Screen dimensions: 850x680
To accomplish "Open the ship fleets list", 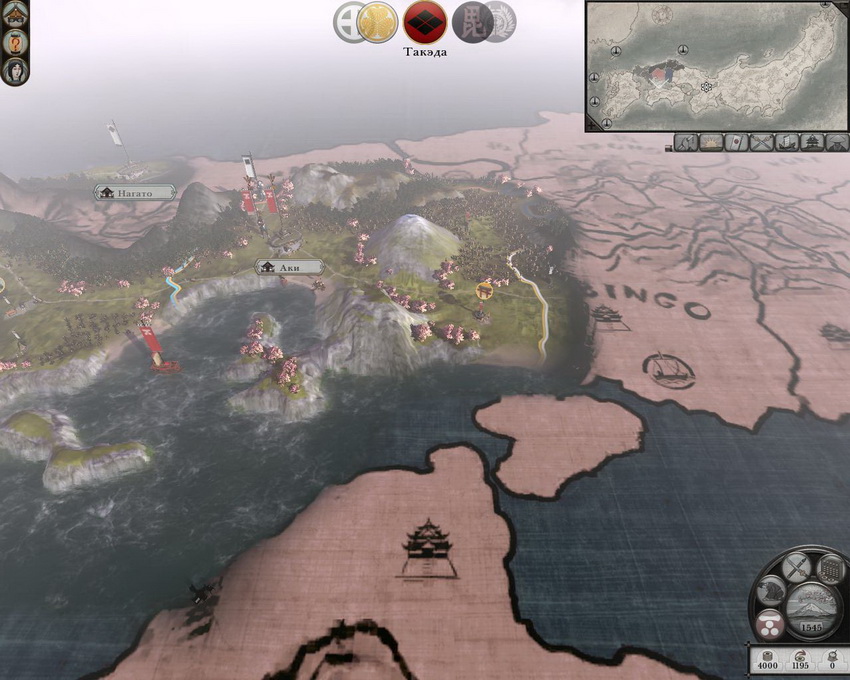I will tap(787, 142).
